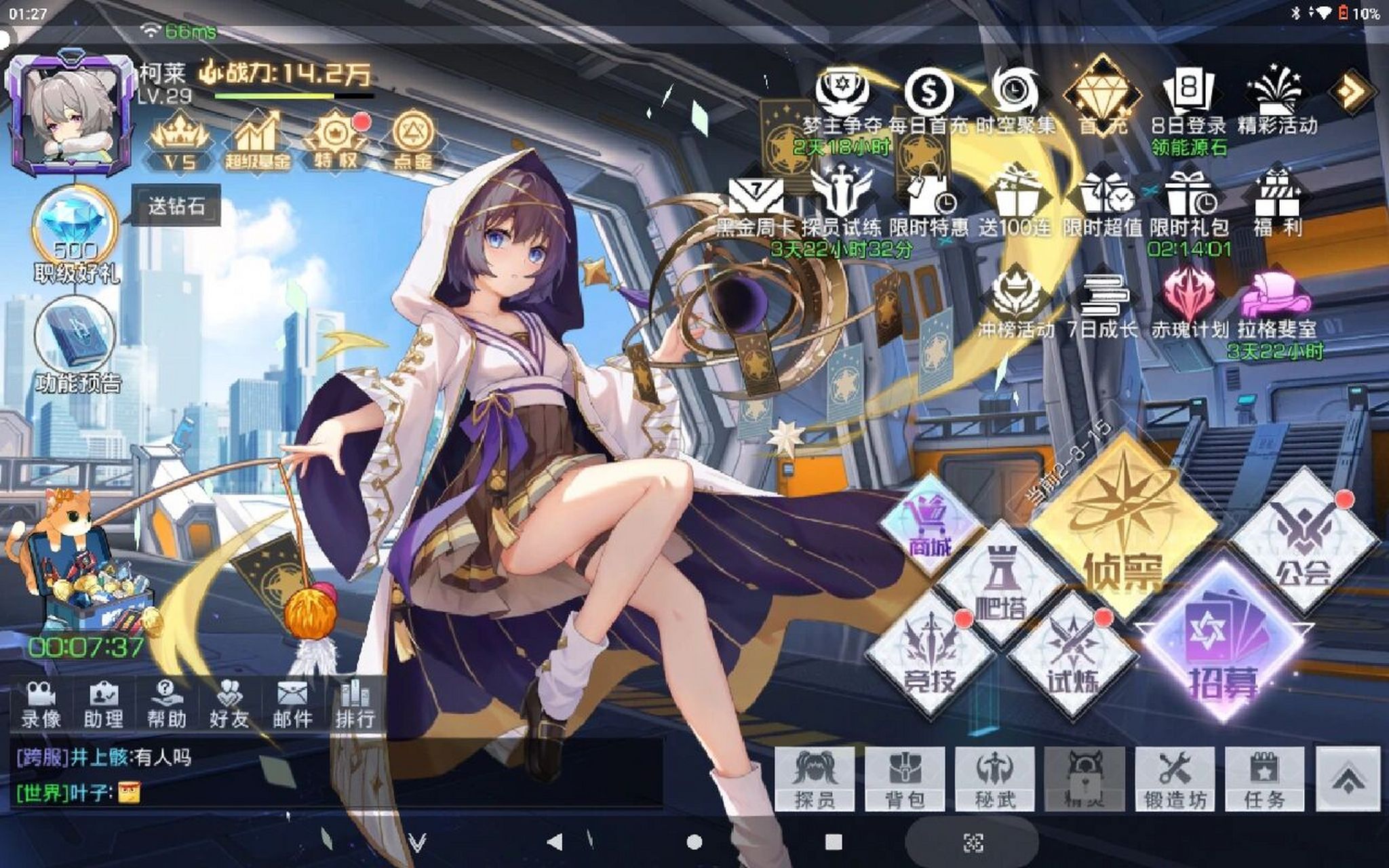Screen dimensions: 1389x868
Task: Show the 排行 rankings
Action: tap(355, 704)
